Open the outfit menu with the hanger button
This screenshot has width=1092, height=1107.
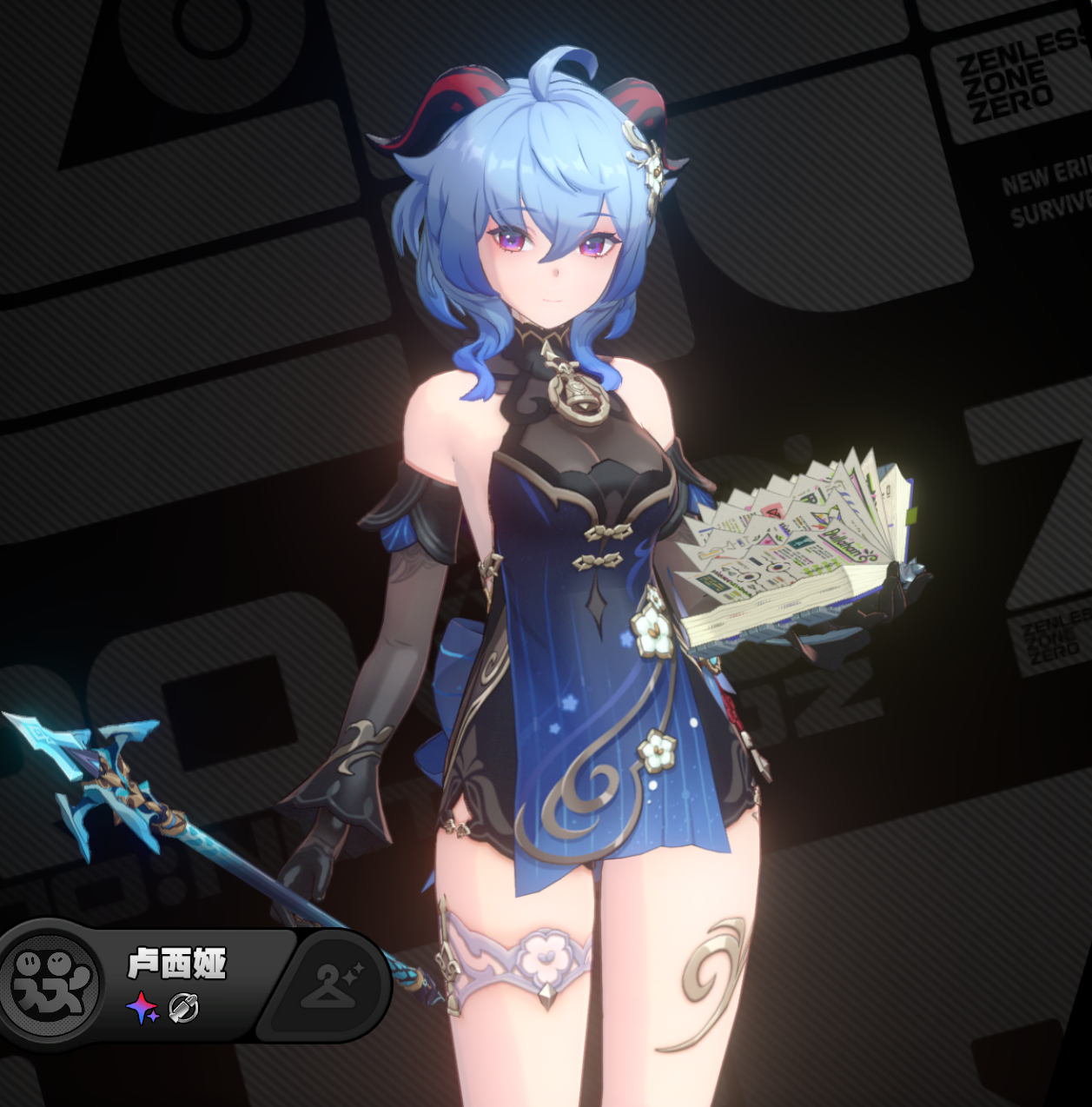click(x=331, y=985)
